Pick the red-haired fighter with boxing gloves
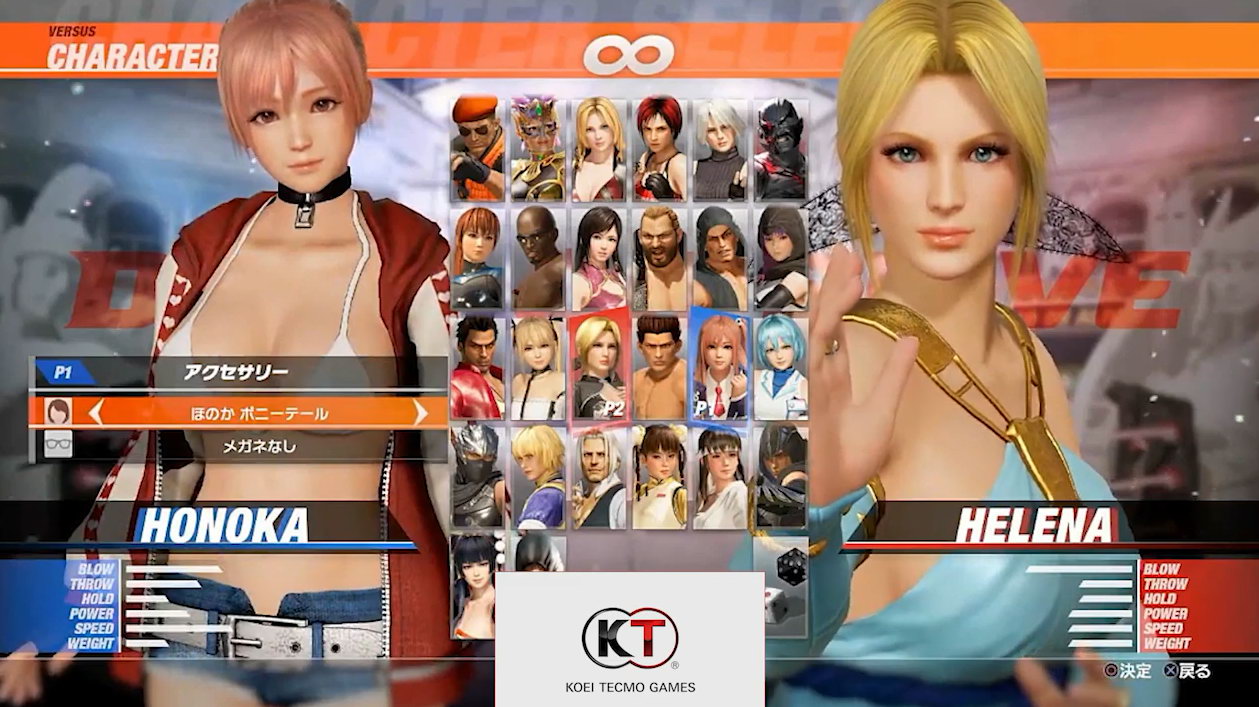Screen dimensions: 1259x707 click(659, 149)
